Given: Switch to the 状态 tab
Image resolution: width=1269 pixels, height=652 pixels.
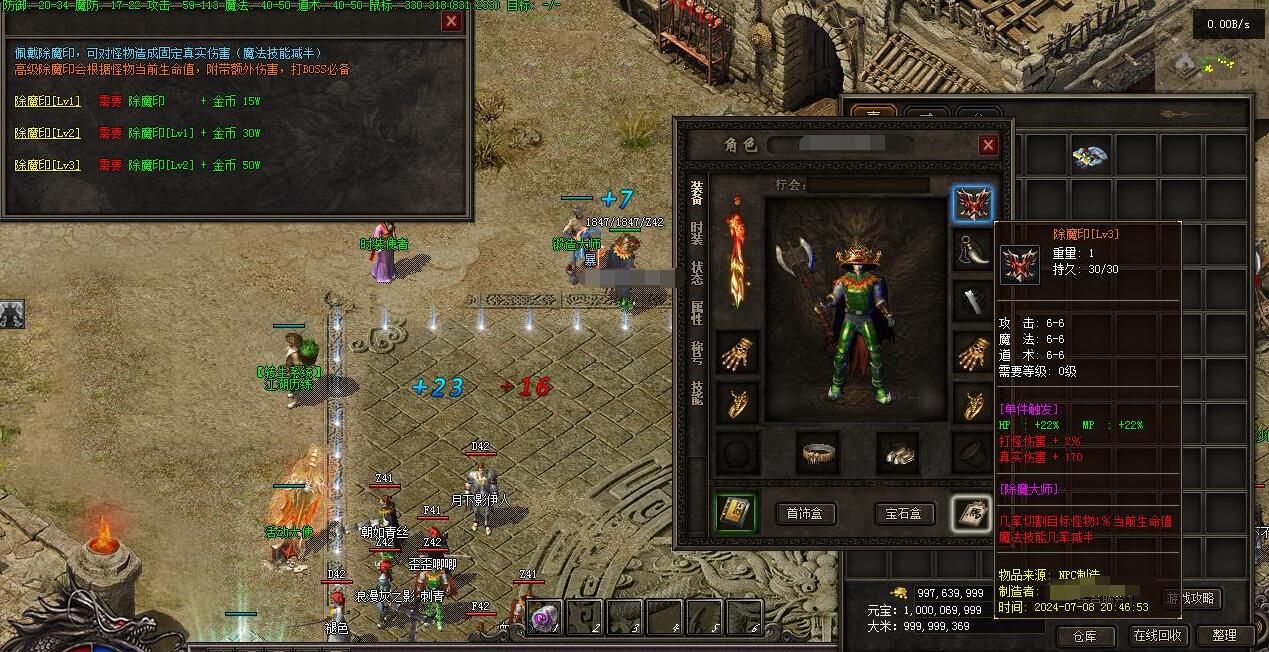Looking at the screenshot, I should click(697, 273).
